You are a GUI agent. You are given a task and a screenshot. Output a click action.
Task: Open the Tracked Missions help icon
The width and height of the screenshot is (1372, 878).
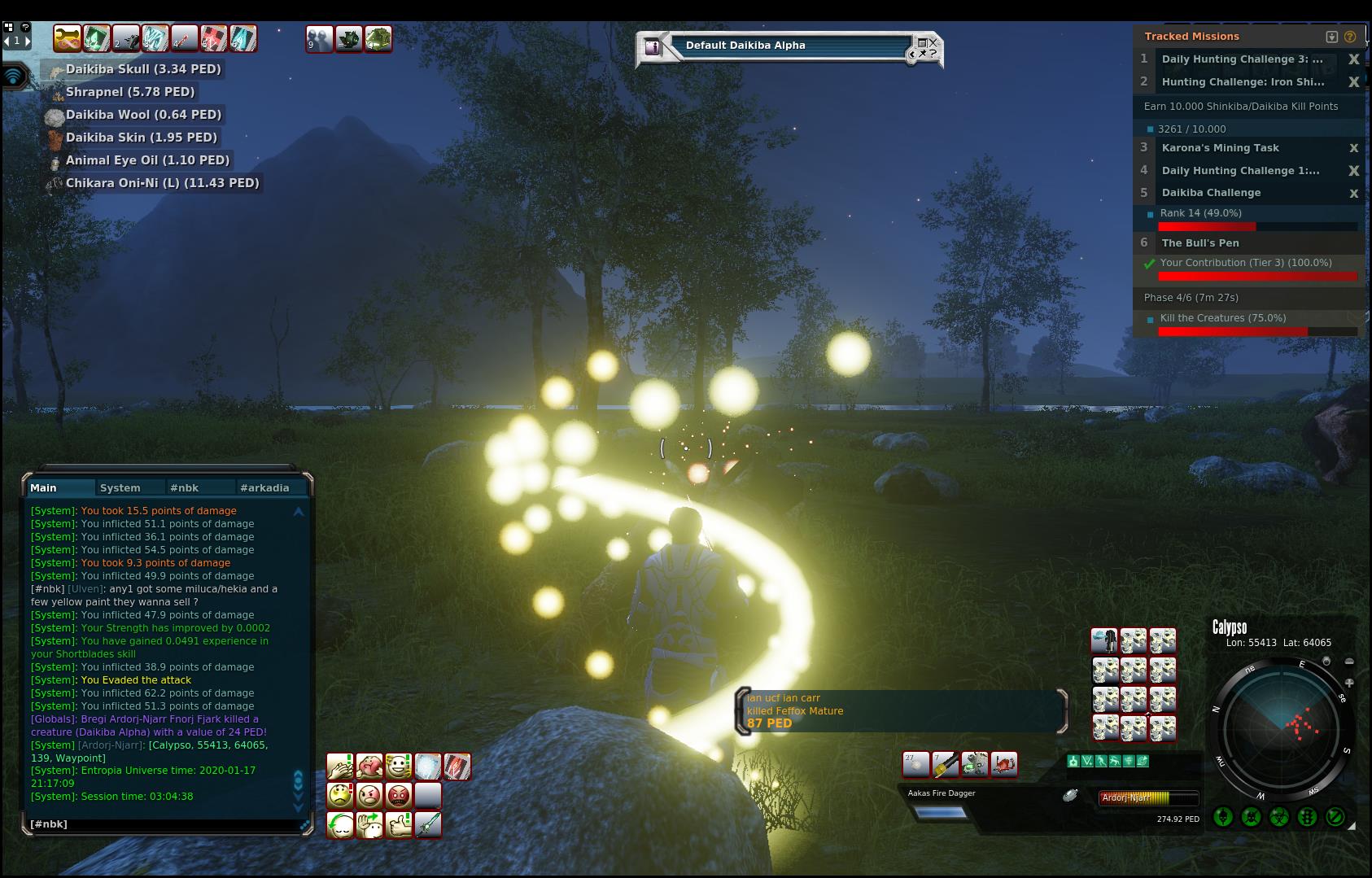(1350, 37)
